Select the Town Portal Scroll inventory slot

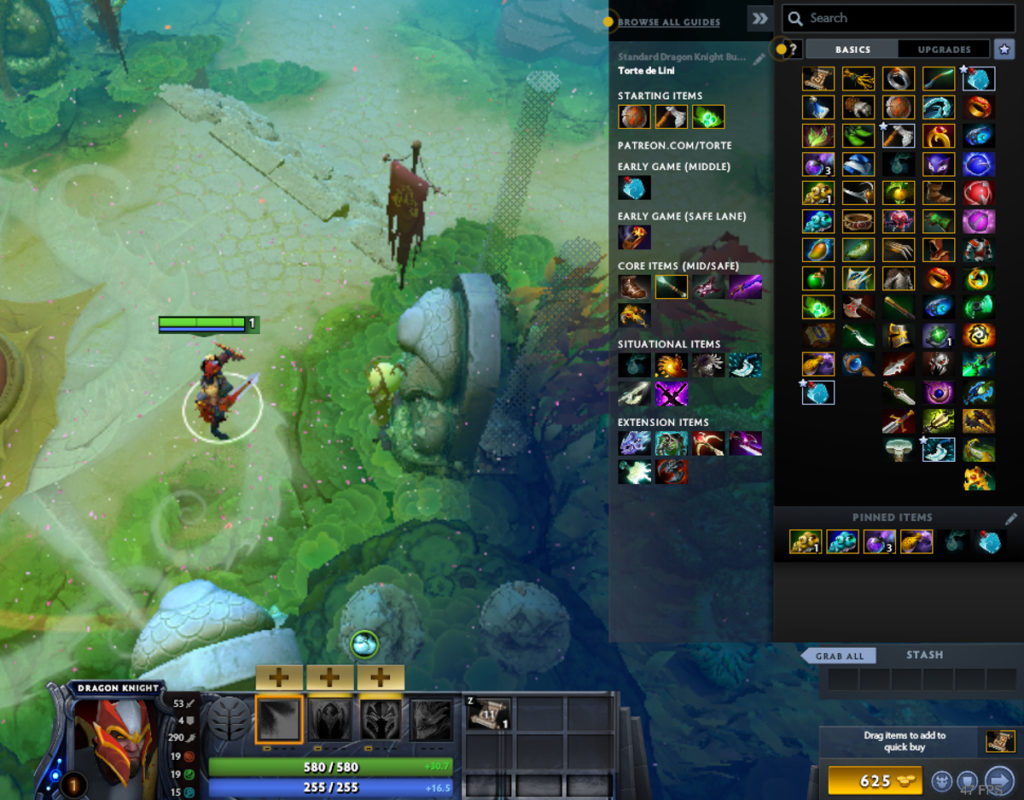[489, 715]
